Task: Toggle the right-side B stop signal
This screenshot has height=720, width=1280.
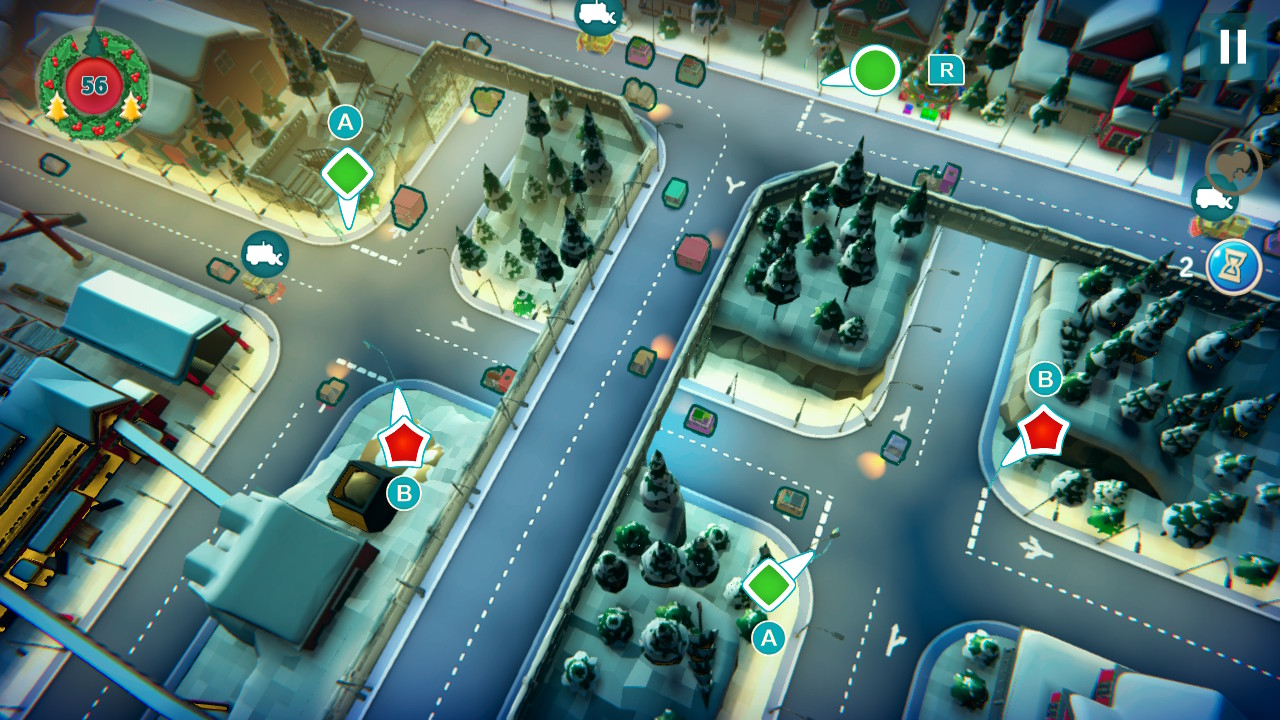Action: 1041,430
